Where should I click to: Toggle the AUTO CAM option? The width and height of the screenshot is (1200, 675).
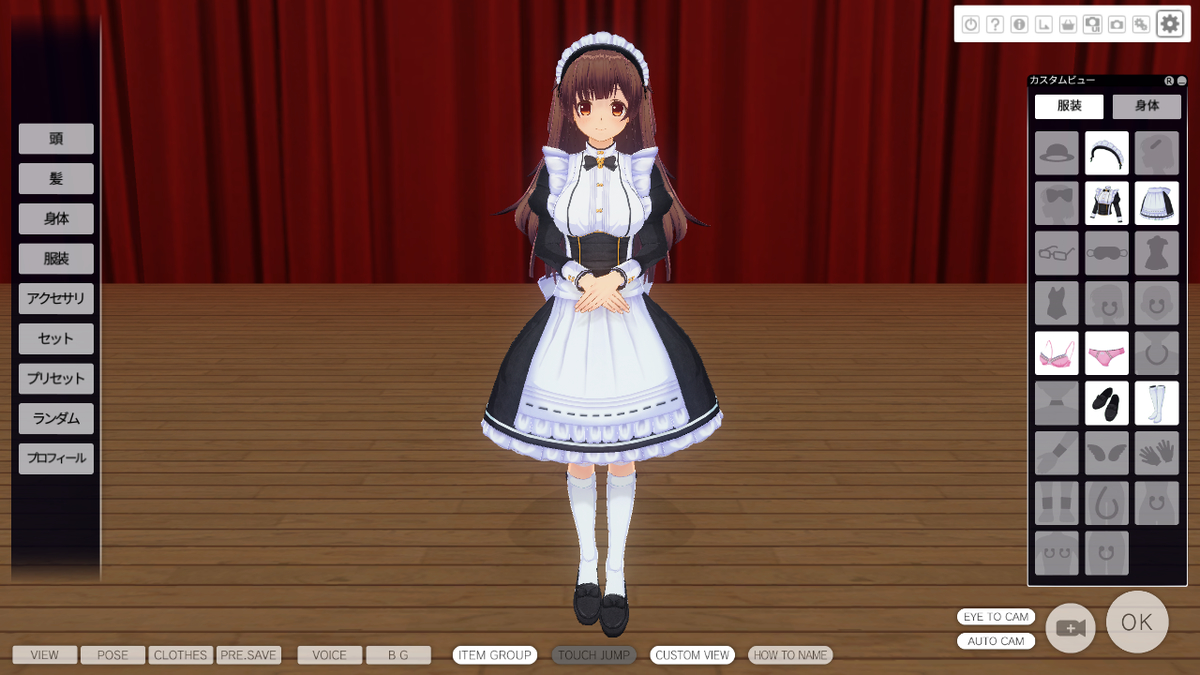tap(996, 641)
